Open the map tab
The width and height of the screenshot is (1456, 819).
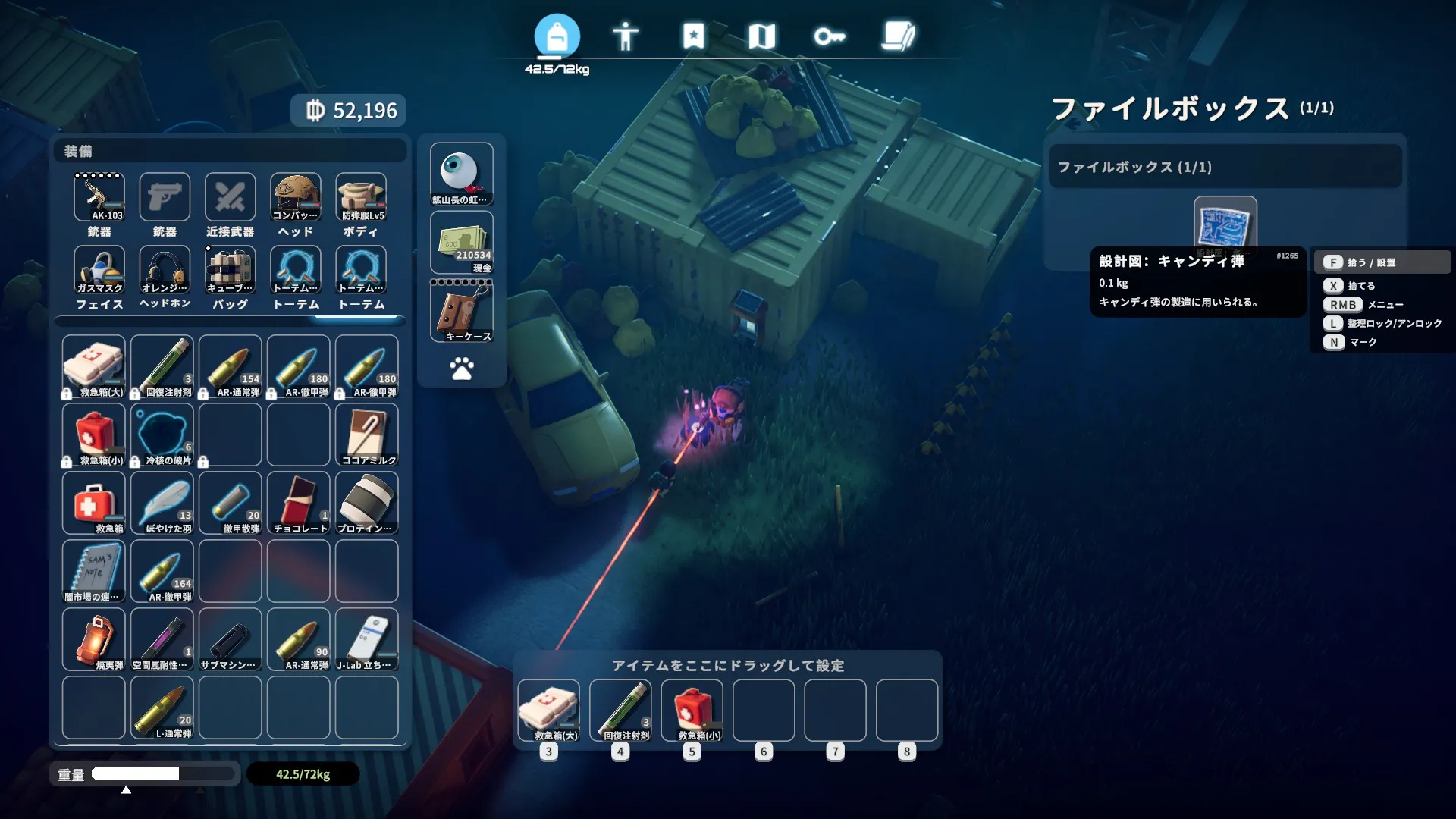[x=761, y=36]
